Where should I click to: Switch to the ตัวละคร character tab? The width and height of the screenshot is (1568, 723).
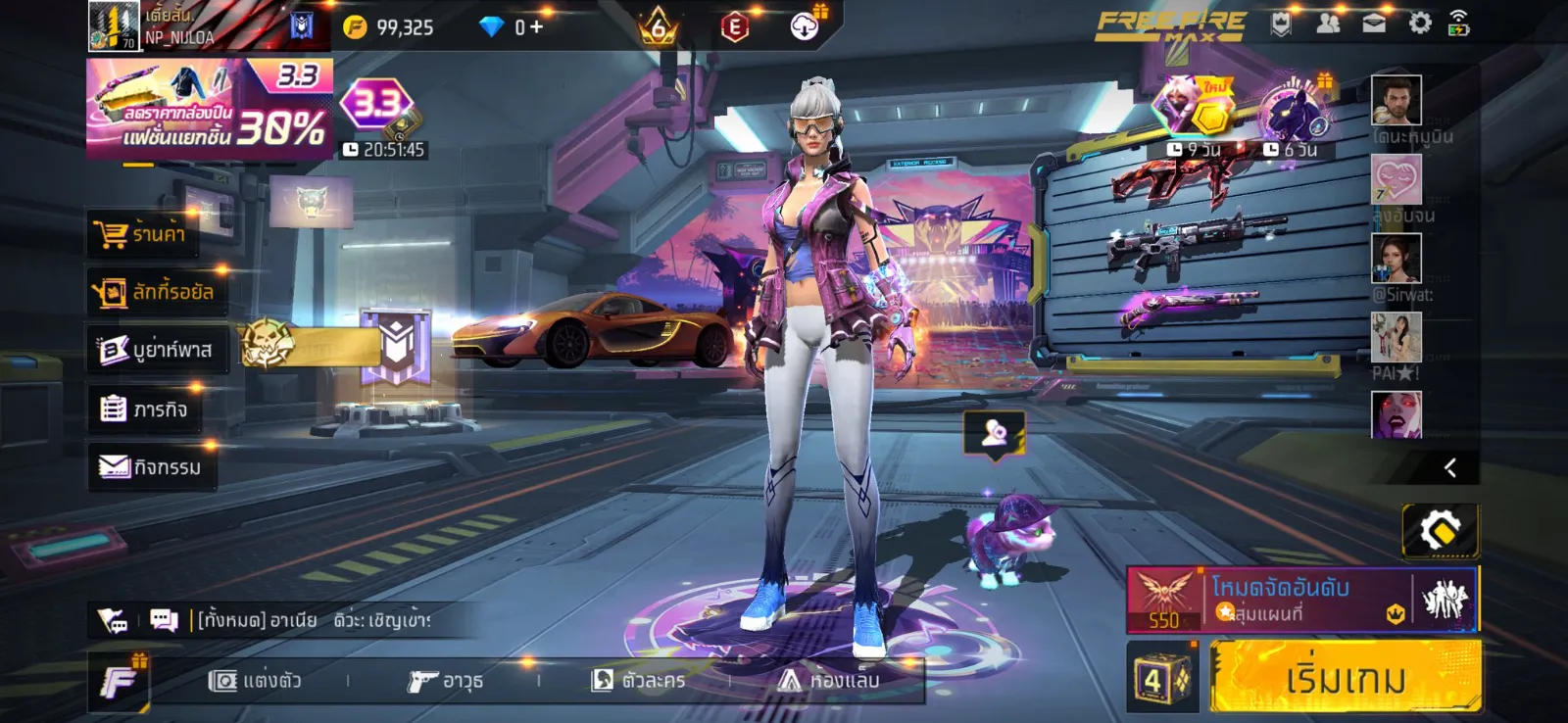tap(638, 680)
